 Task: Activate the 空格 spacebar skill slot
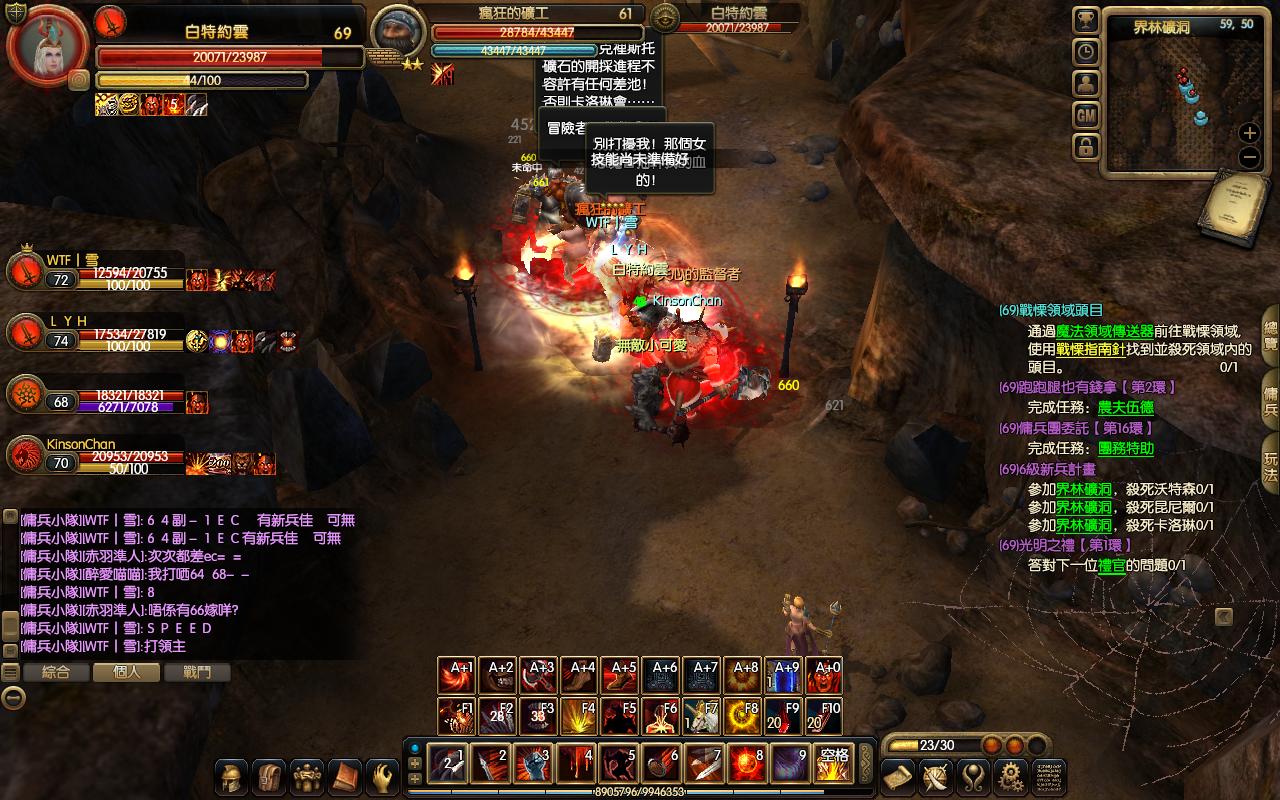pos(833,764)
